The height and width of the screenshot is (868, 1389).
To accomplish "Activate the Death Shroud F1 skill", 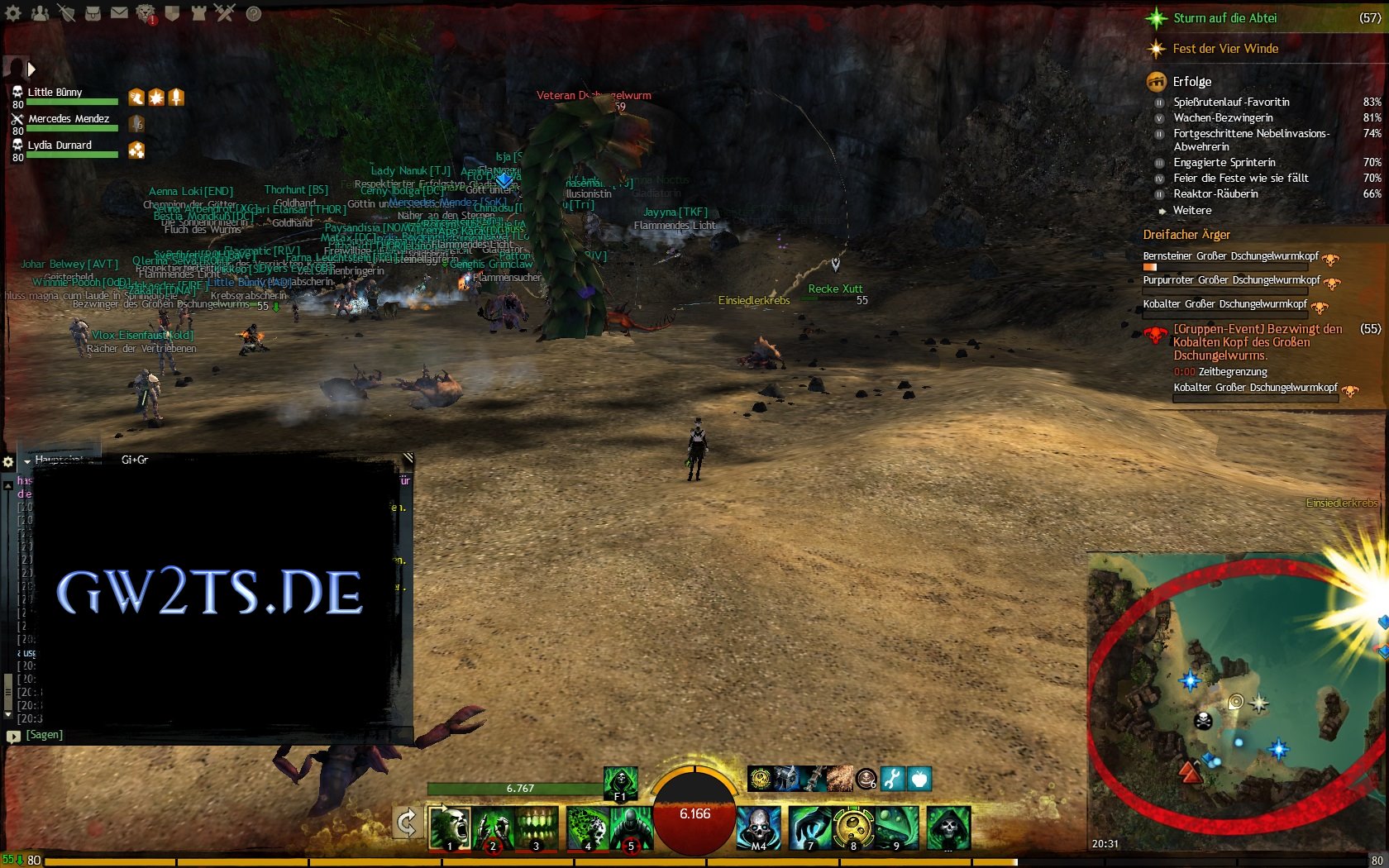I will 620,783.
